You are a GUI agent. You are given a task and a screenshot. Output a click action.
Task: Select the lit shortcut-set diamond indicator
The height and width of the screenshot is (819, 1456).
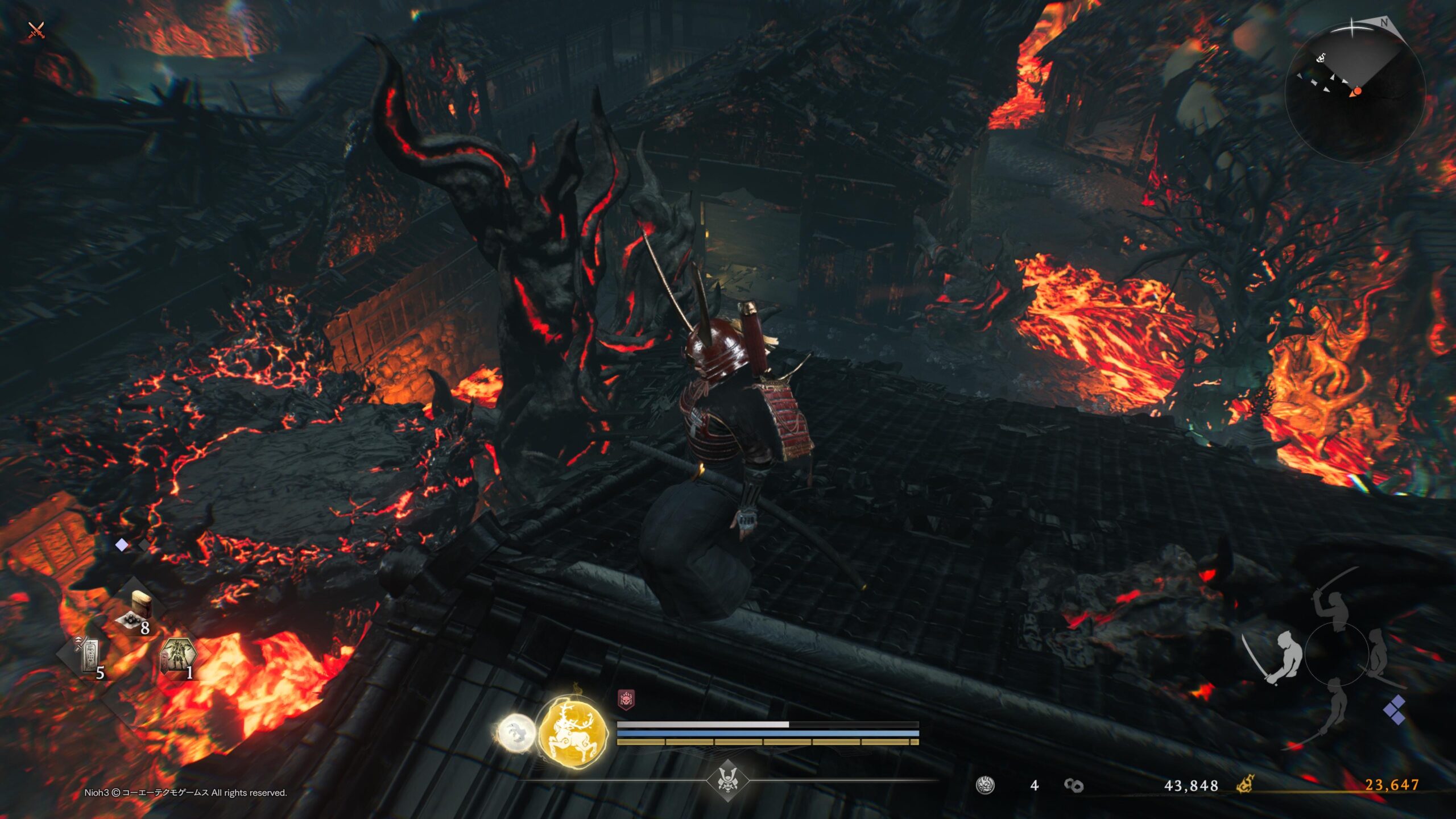pyautogui.click(x=122, y=545)
